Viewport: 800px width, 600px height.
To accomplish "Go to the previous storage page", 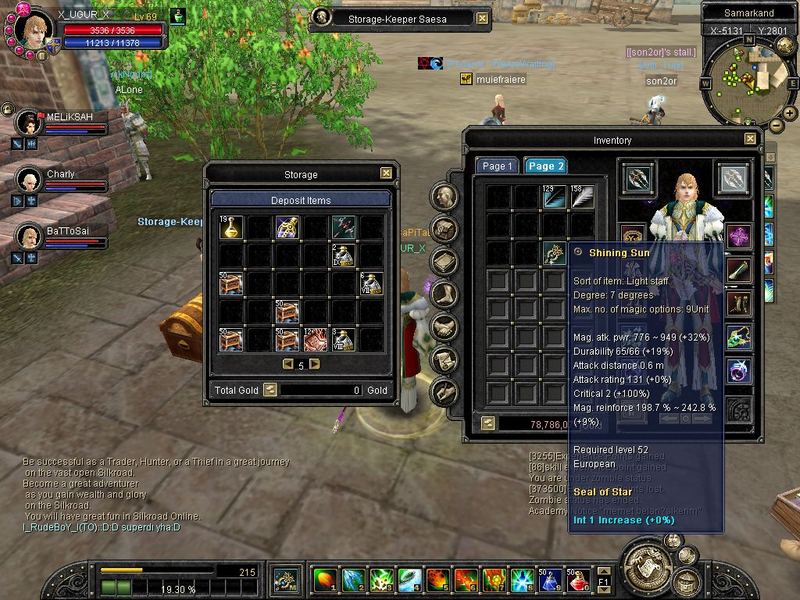I will click(287, 364).
